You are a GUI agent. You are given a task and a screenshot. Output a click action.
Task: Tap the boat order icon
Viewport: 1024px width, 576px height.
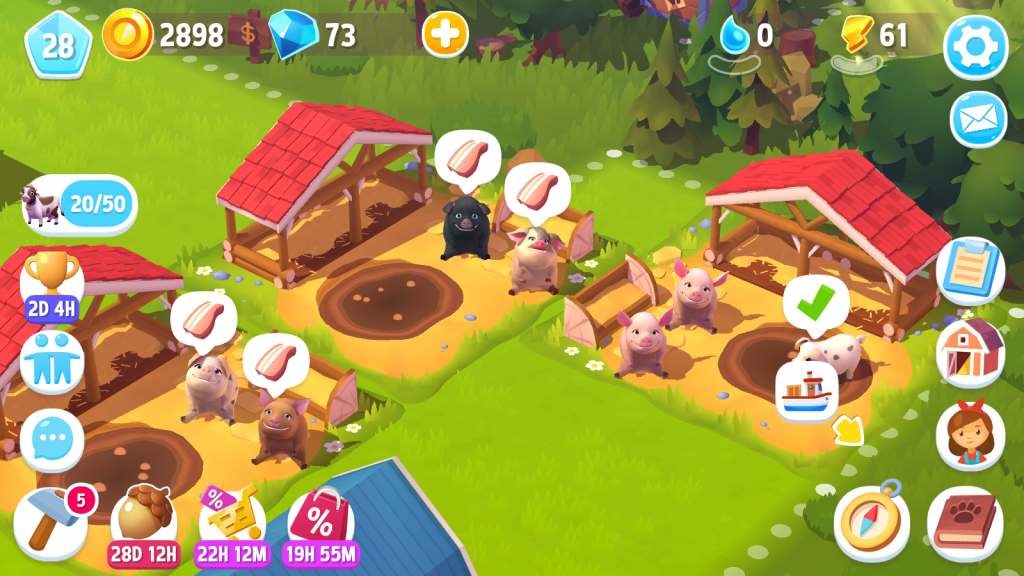806,389
